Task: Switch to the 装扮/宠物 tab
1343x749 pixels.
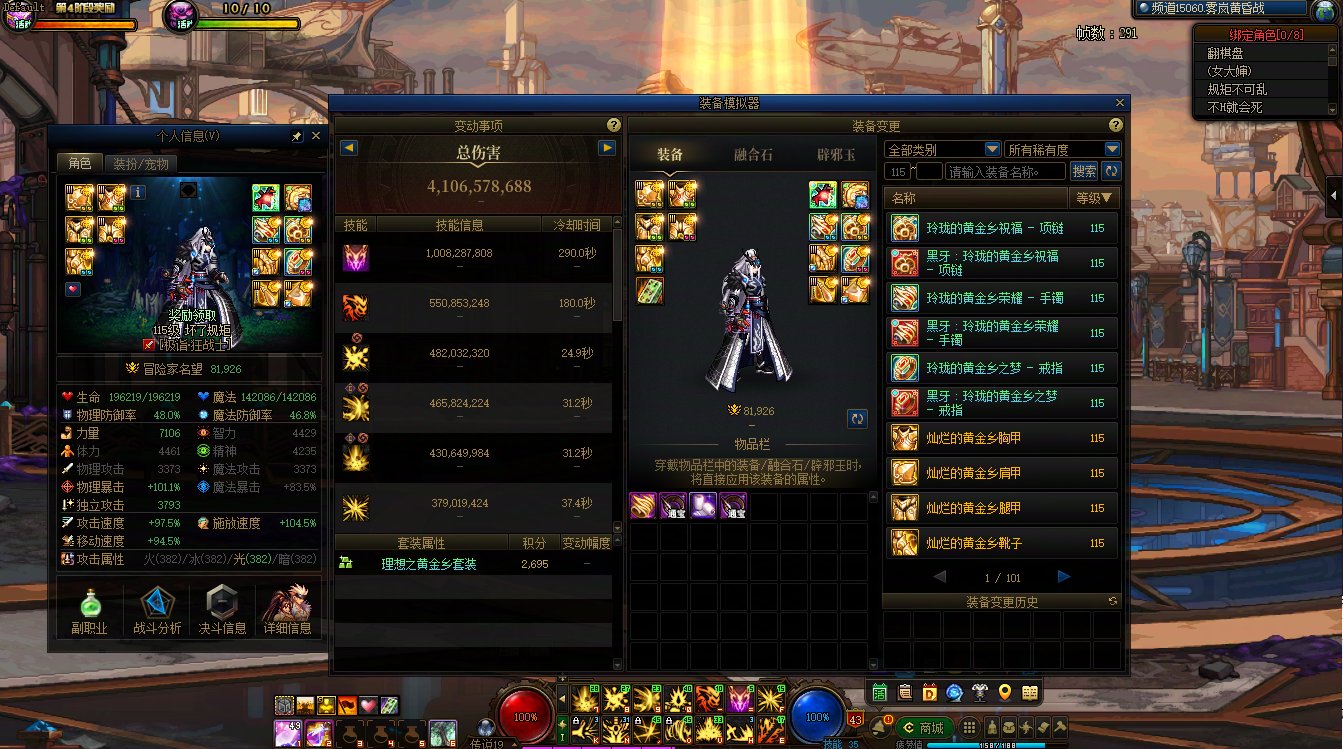Action: tap(140, 164)
